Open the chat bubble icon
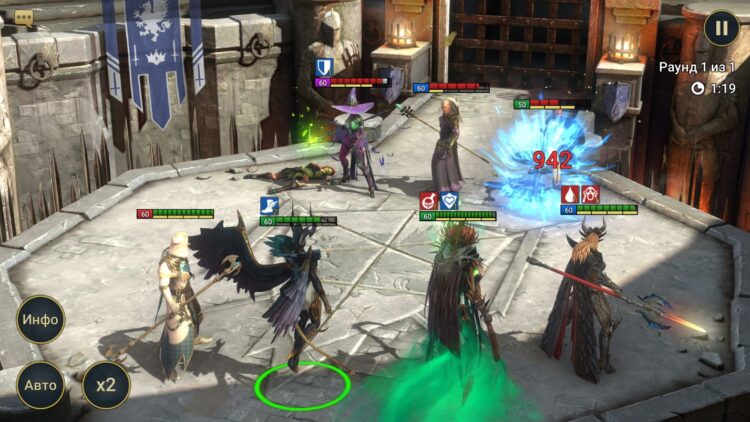Screen dimensions: 750x422 [24, 17]
